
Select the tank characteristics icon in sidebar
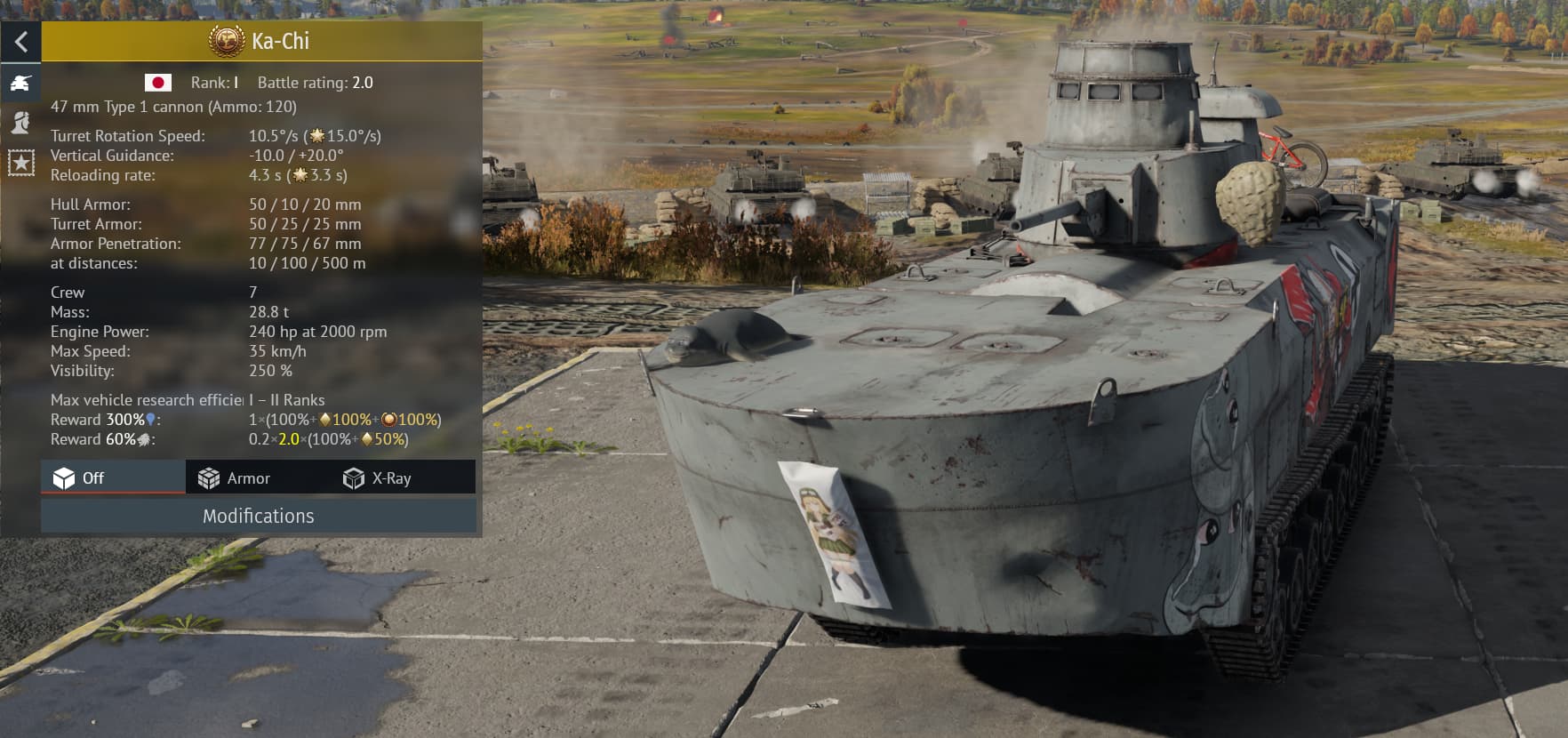click(20, 83)
